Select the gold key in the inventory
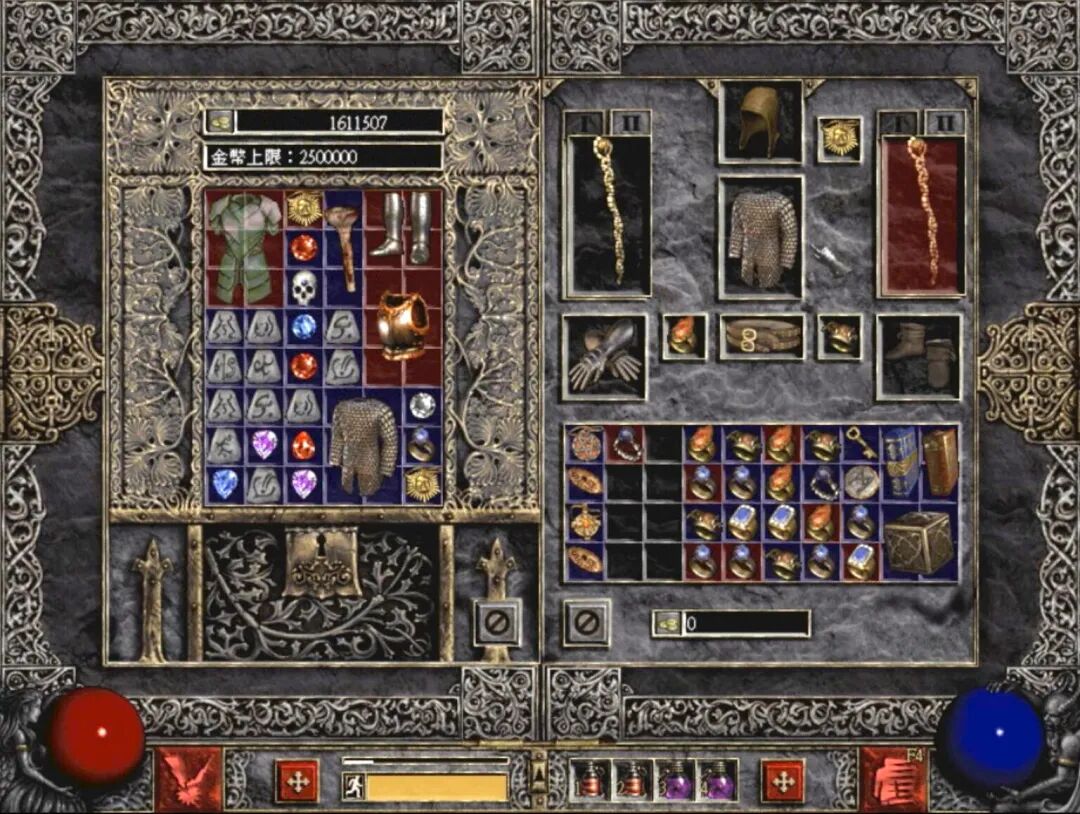The image size is (1080, 814). click(x=860, y=445)
